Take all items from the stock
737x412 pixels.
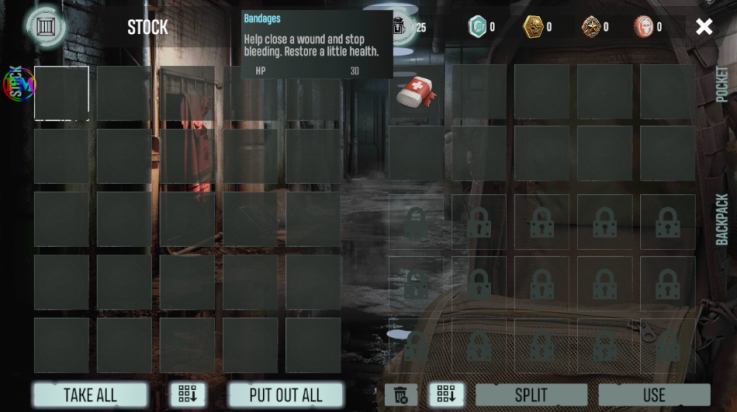[90, 395]
